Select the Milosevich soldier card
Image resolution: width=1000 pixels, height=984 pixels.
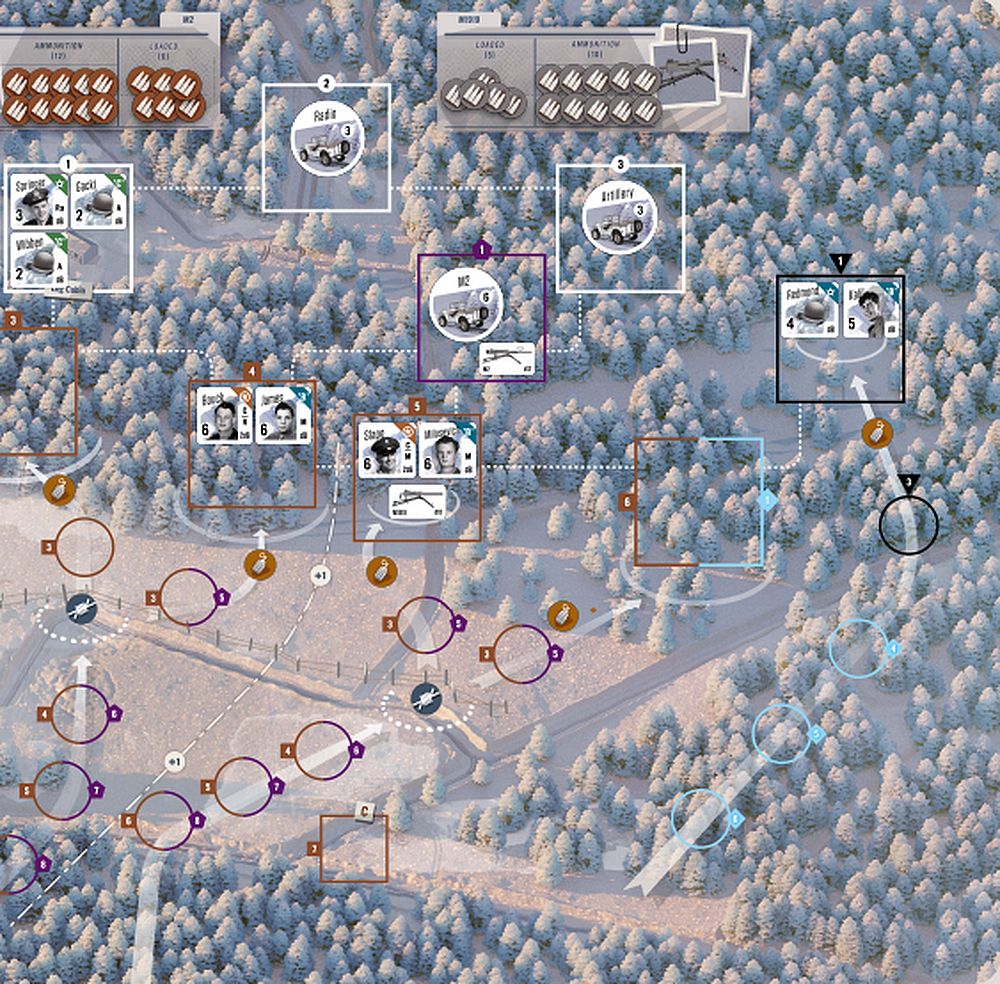pos(448,451)
